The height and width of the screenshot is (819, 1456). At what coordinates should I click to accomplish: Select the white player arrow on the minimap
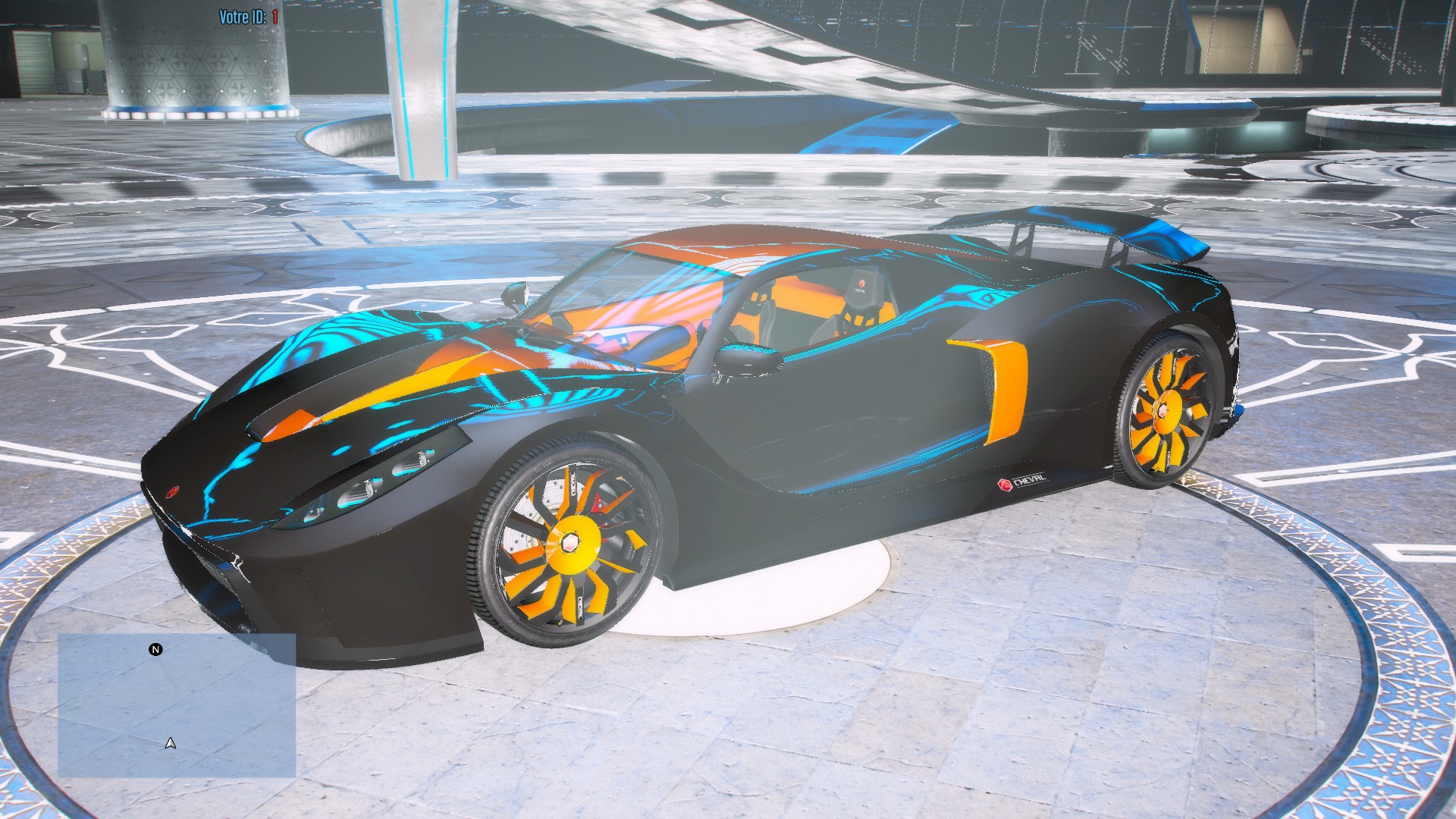coord(171,745)
